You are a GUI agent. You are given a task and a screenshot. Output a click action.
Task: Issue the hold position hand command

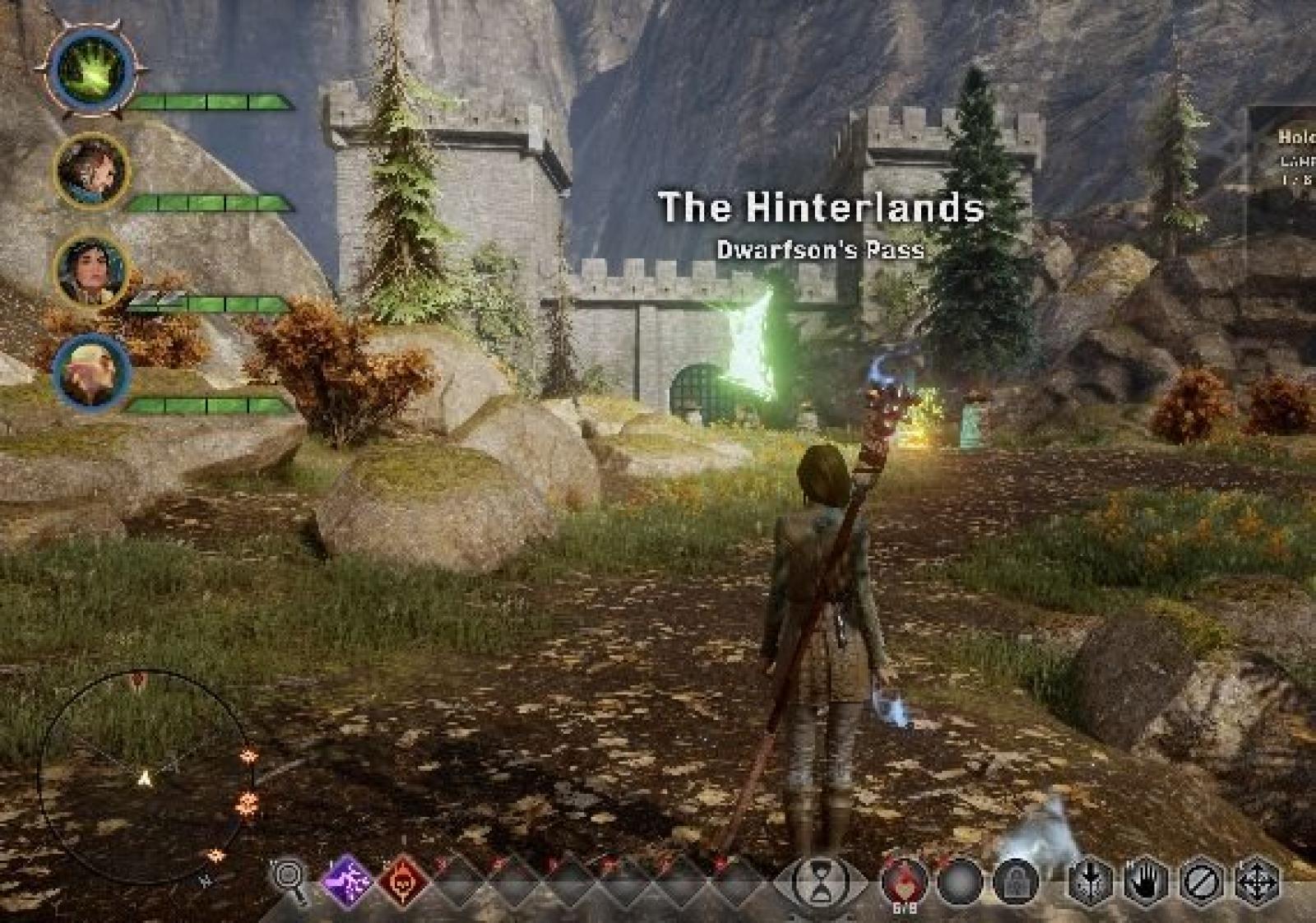coord(1145,882)
